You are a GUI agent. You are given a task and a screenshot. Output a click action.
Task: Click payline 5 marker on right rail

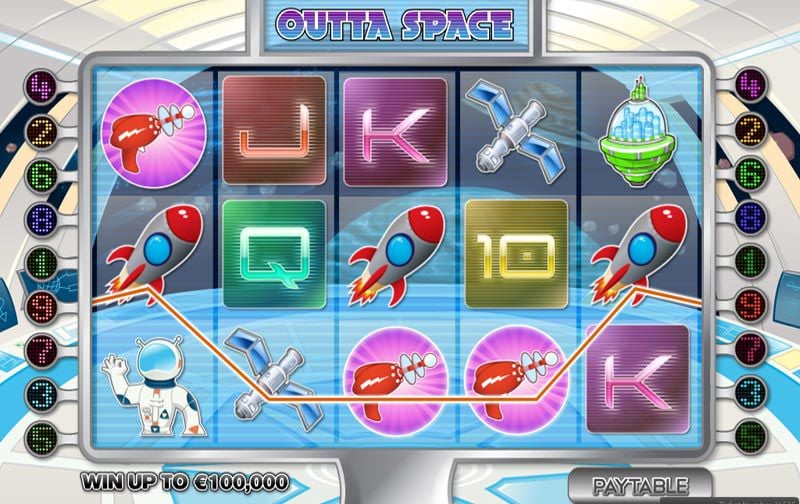[x=752, y=437]
